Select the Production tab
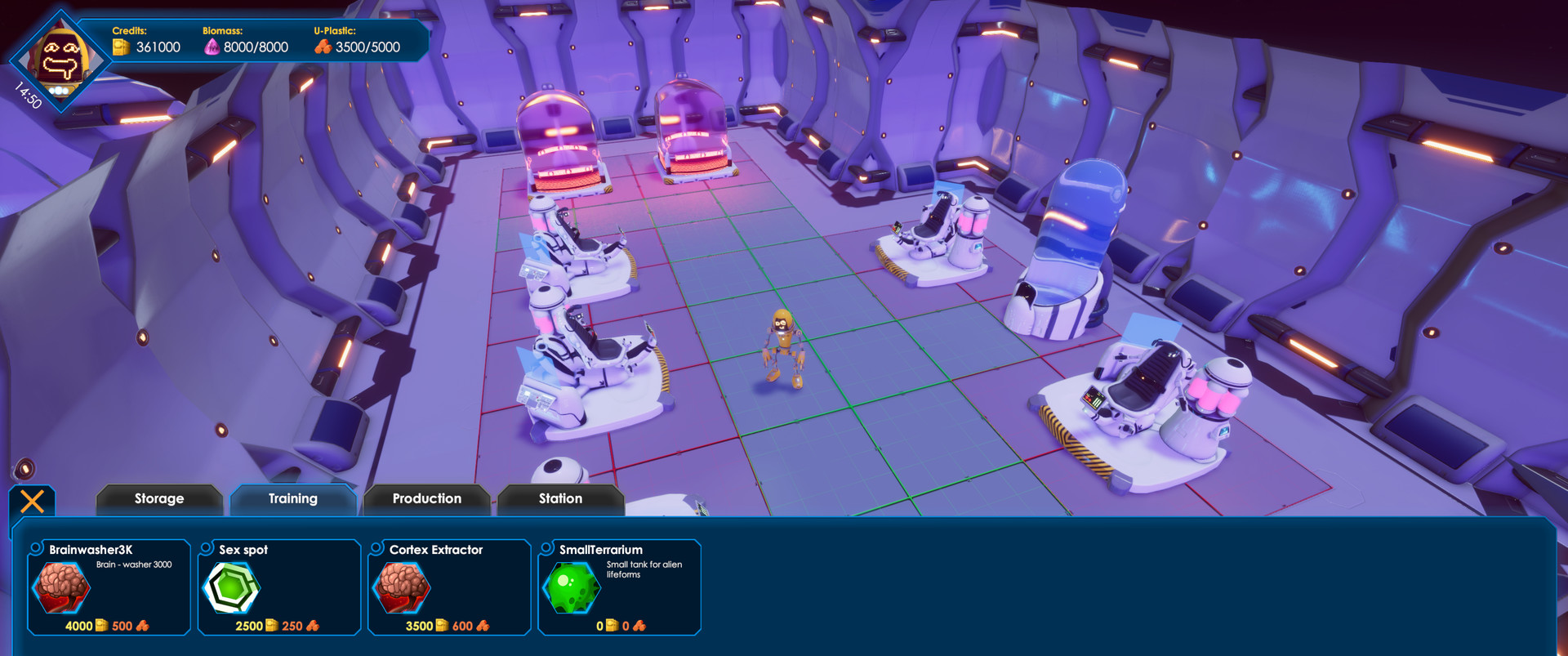Image resolution: width=1568 pixels, height=656 pixels. (x=427, y=499)
